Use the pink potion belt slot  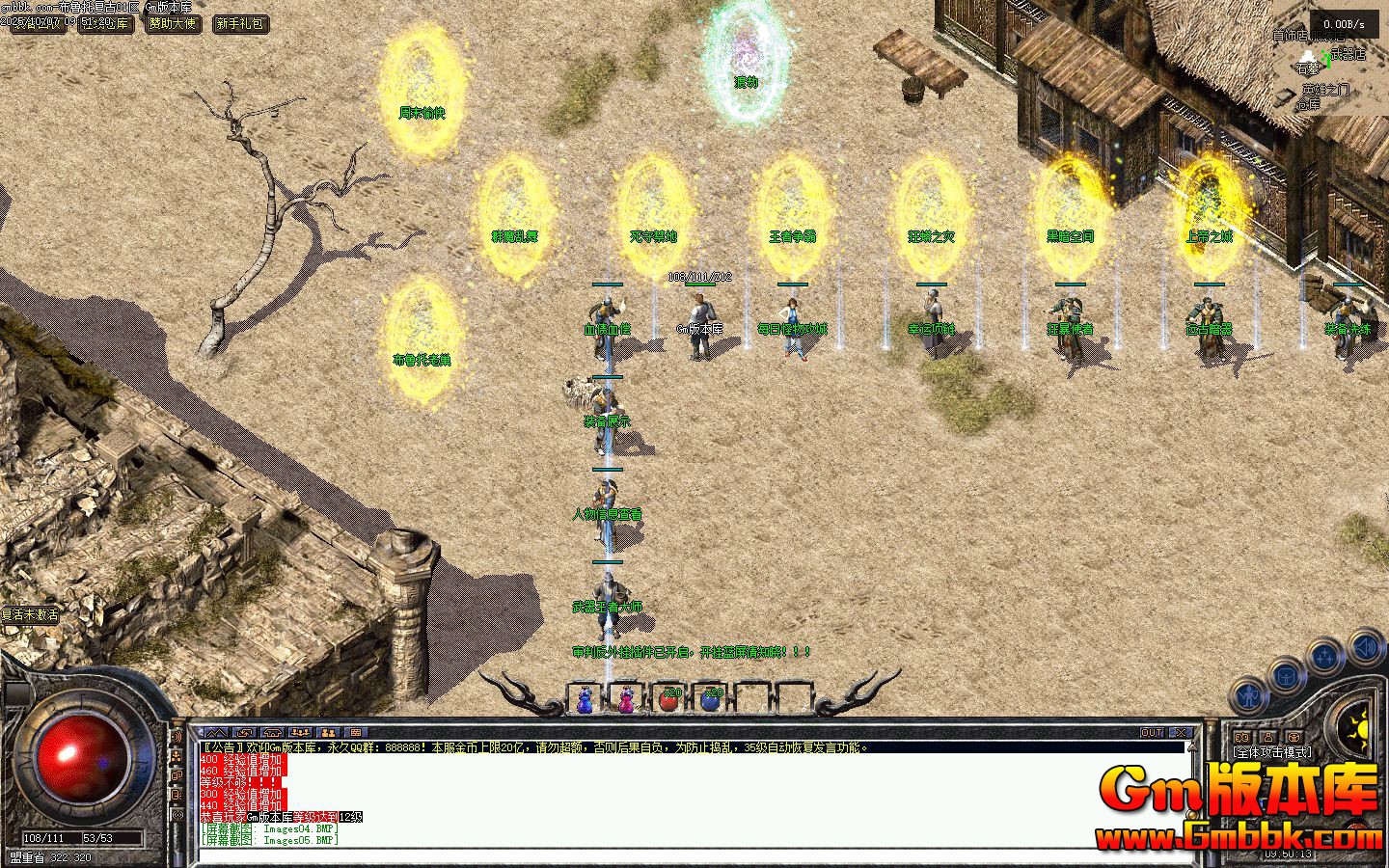click(626, 699)
